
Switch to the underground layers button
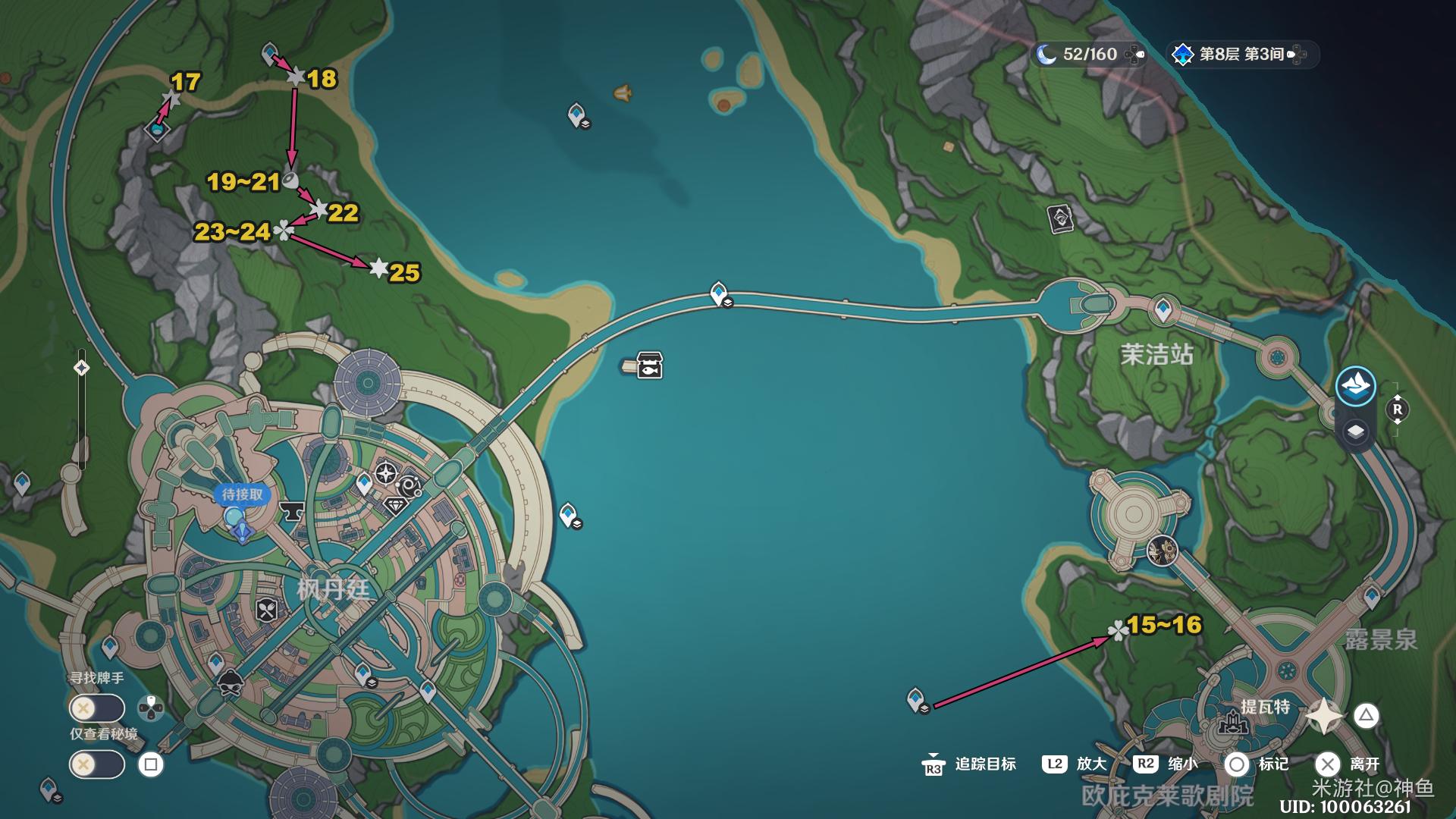coord(1355,431)
